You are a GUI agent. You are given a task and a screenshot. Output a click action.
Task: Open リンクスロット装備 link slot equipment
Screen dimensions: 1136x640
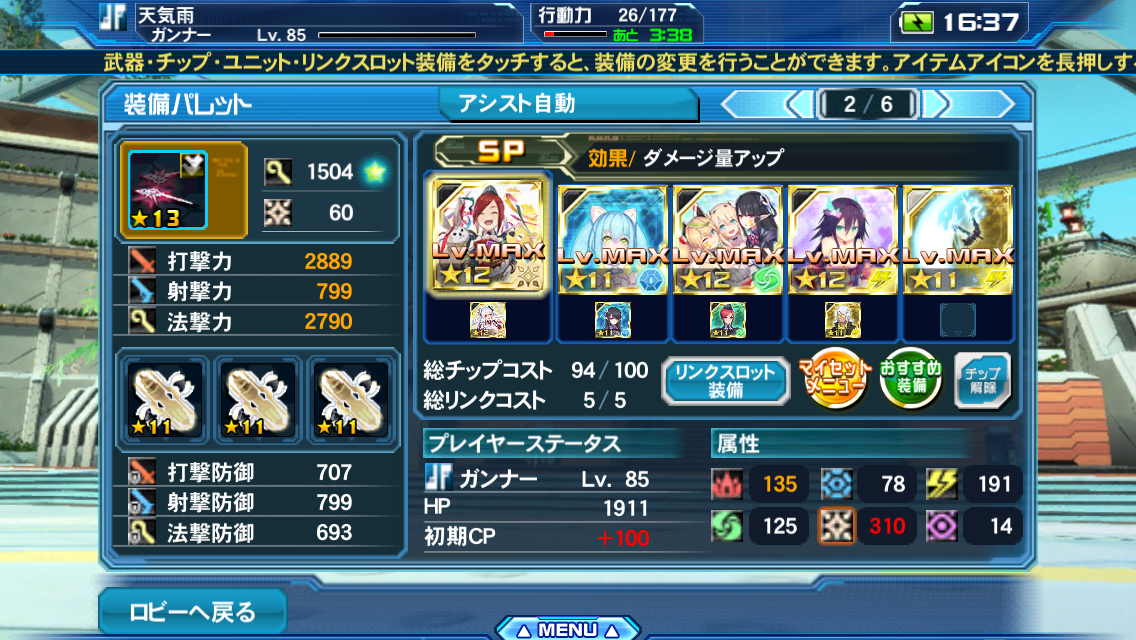coord(724,381)
